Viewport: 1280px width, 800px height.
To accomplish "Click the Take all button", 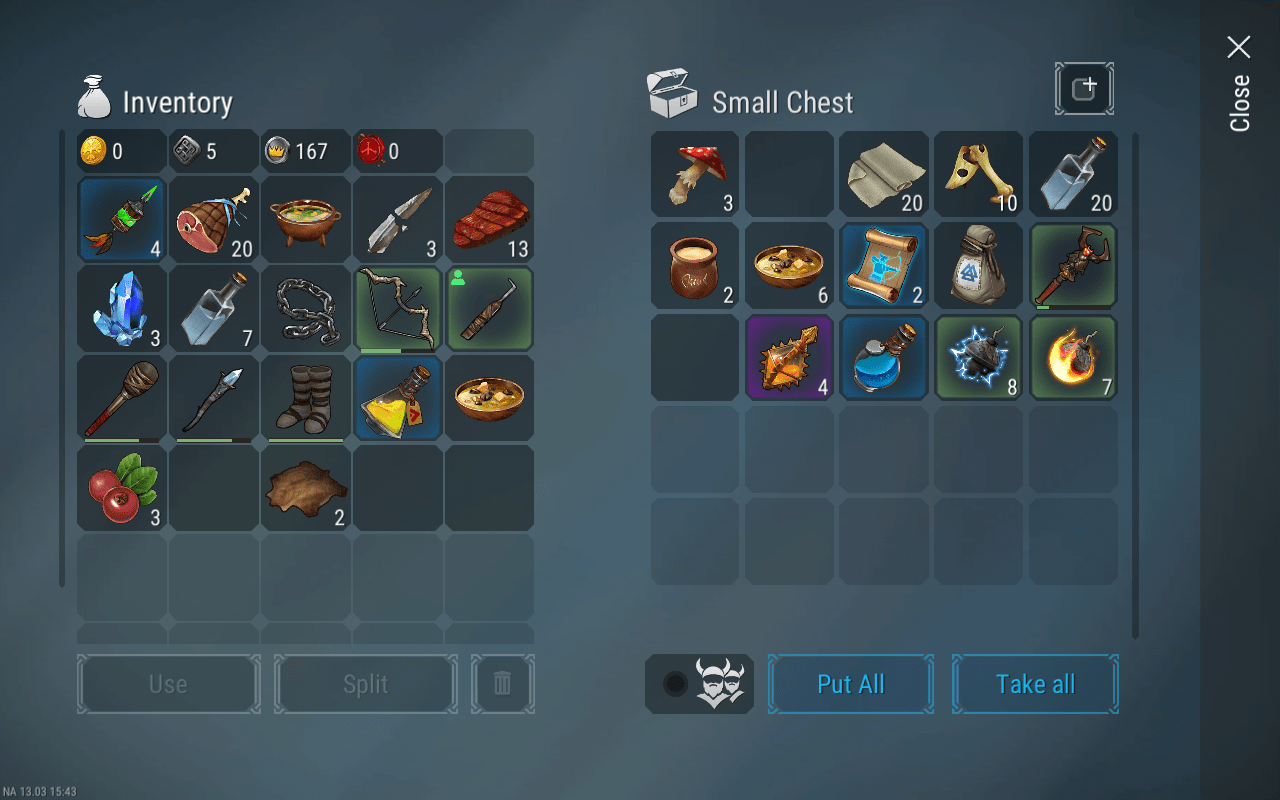I will point(1035,684).
